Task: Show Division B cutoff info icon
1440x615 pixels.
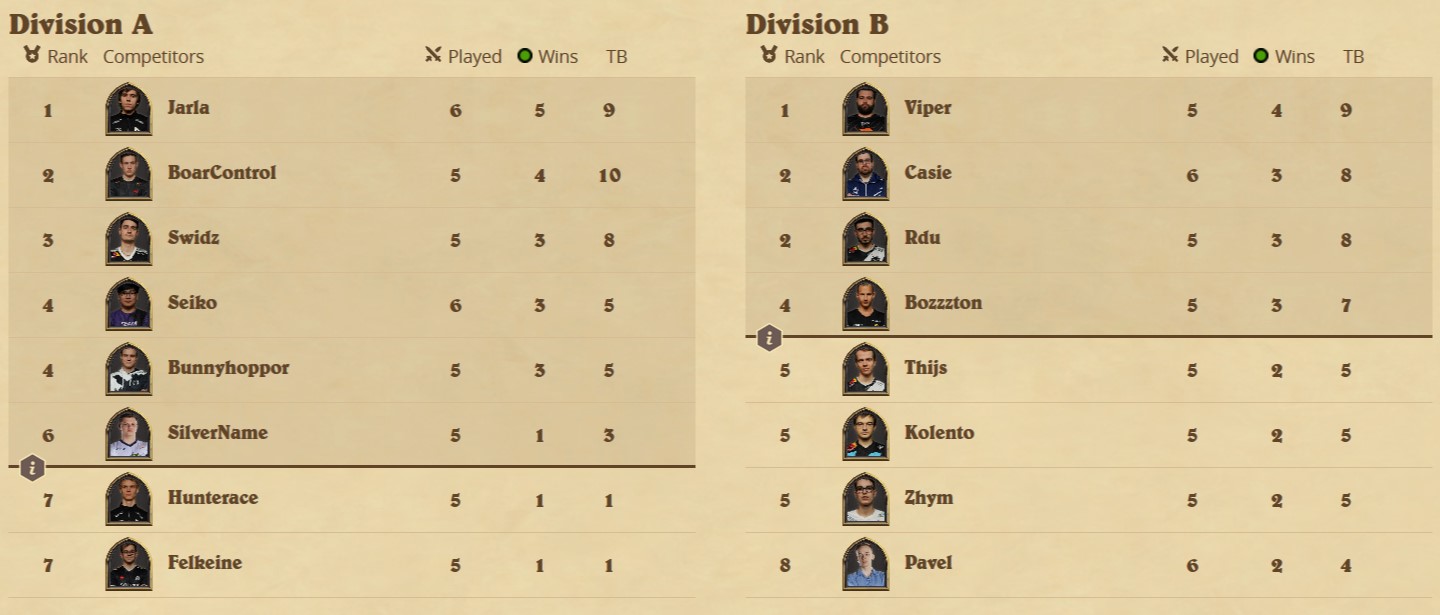Action: click(769, 338)
